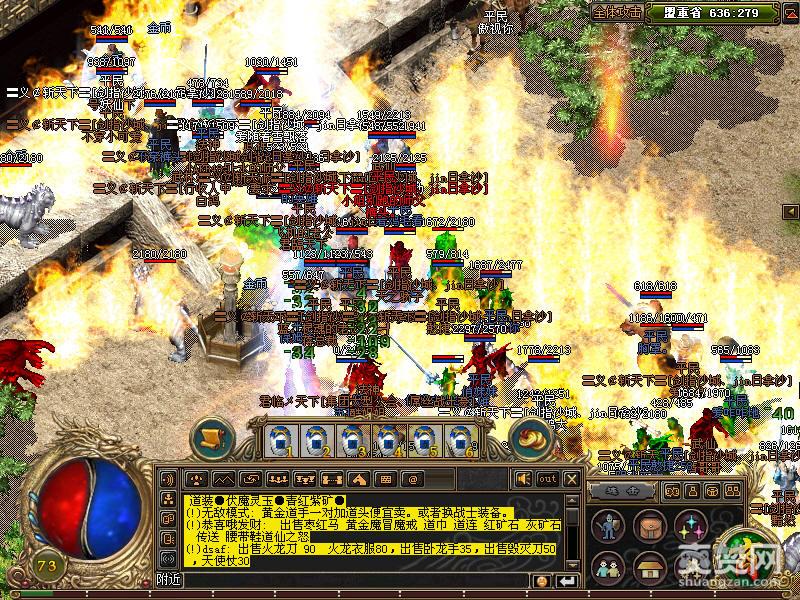Screen dimensions: 800x600
Task: Open the backpack inventory
Action: (x=648, y=526)
